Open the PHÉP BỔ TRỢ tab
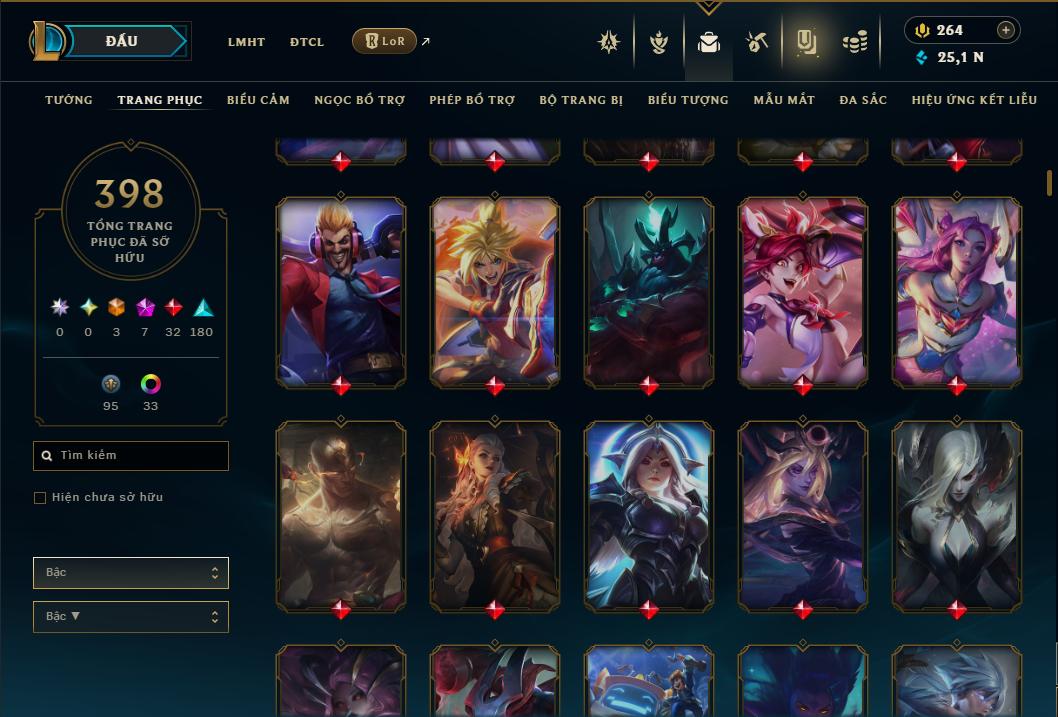 coord(472,100)
